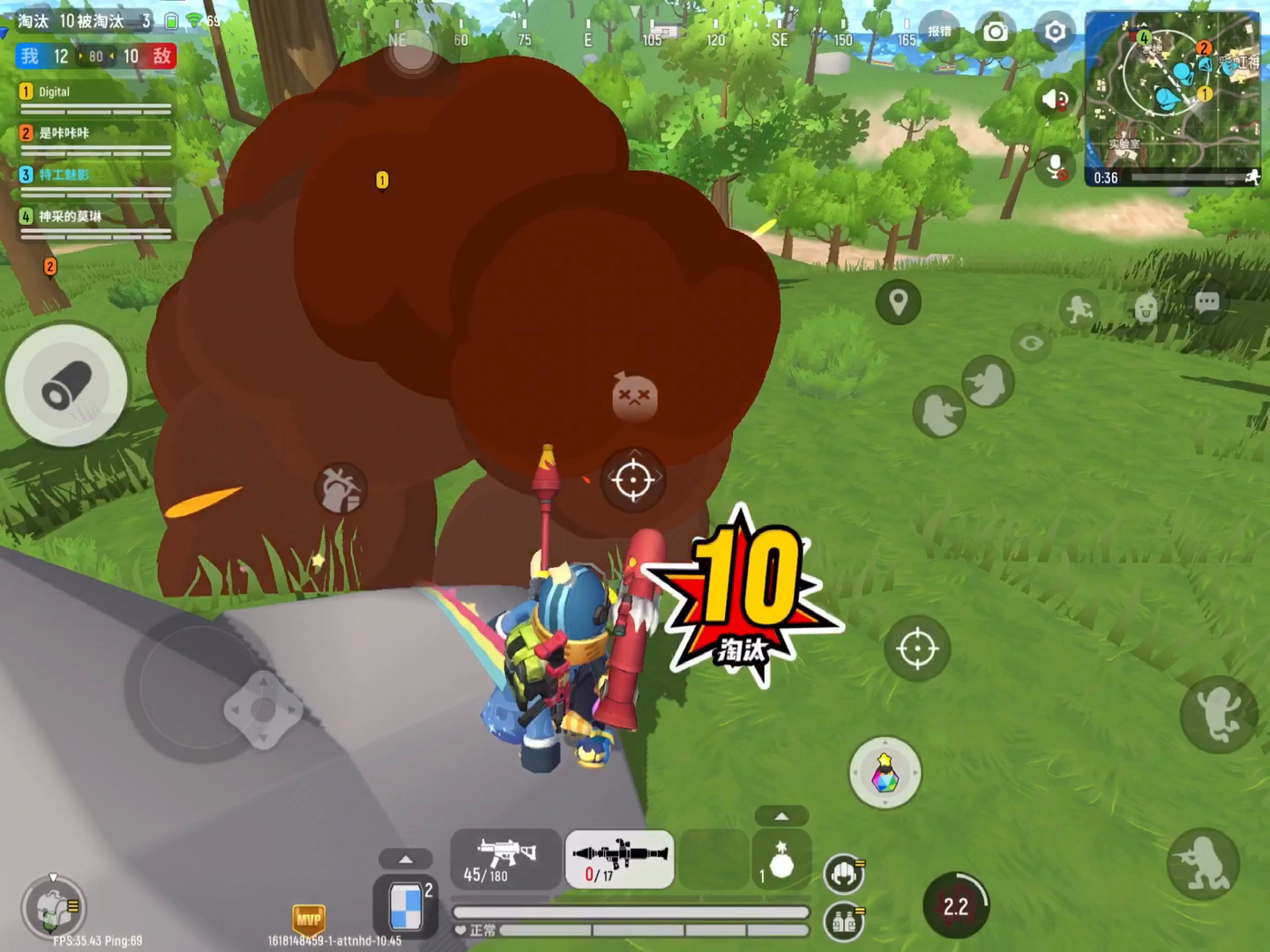1270x952 pixels.
Task: Select the grenade throwable slot
Action: click(781, 863)
